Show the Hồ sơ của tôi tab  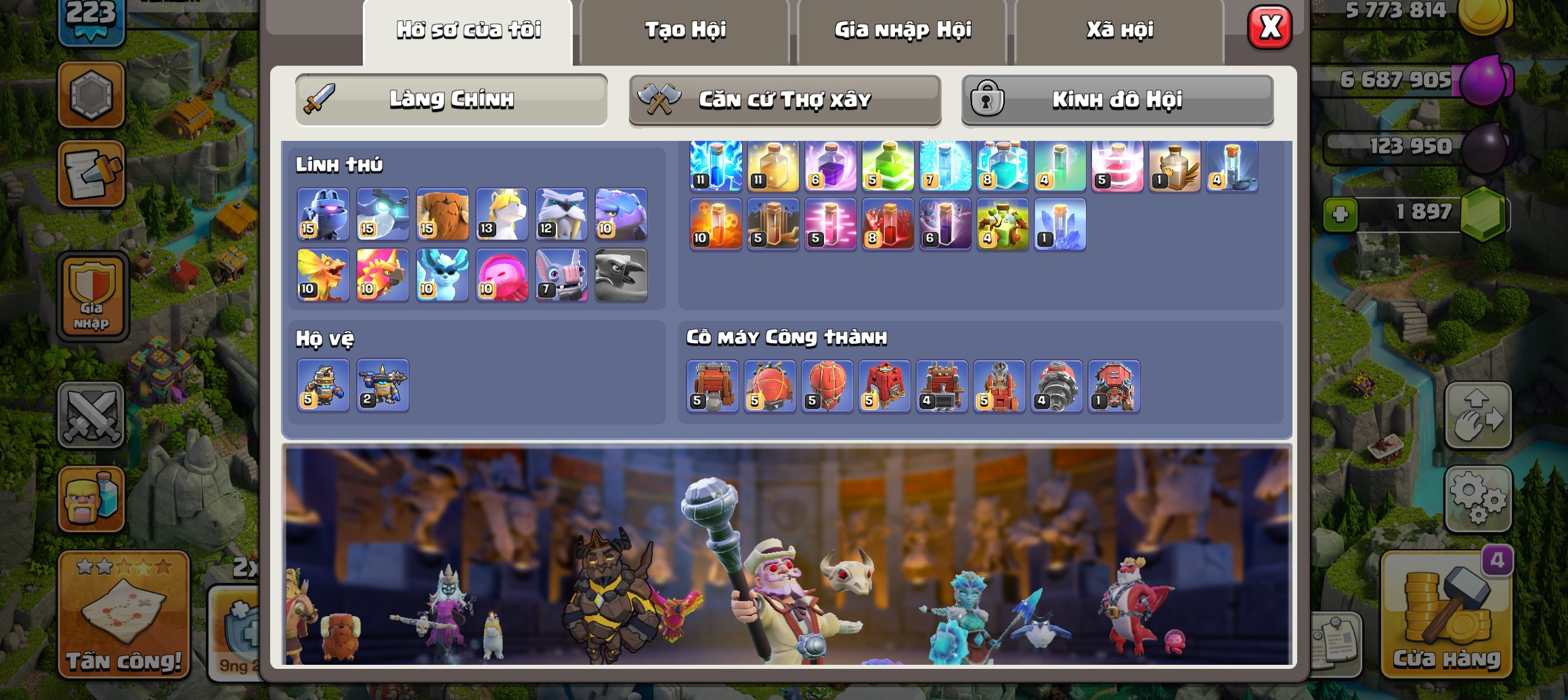[469, 30]
